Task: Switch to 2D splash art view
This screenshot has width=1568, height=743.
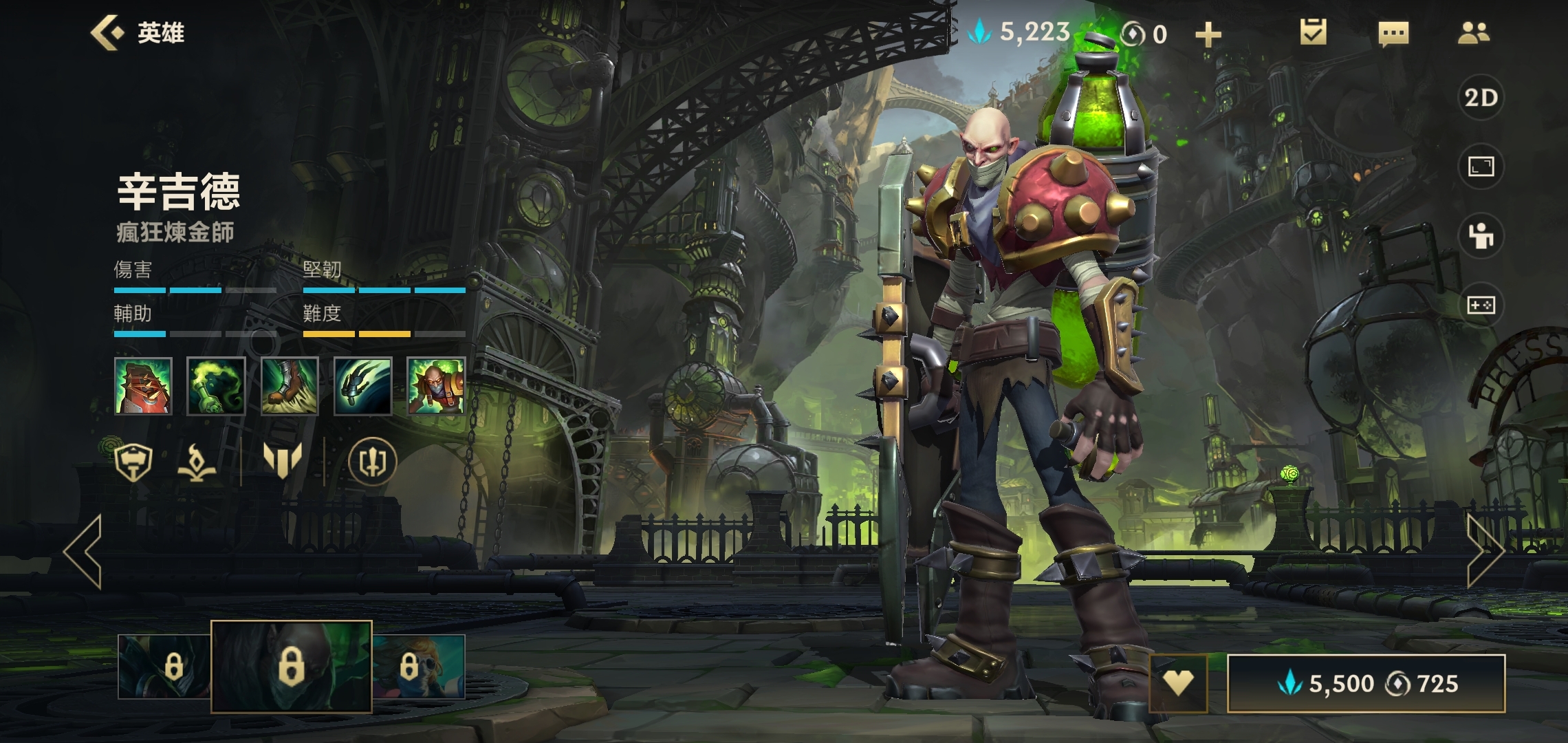Action: click(x=1481, y=98)
